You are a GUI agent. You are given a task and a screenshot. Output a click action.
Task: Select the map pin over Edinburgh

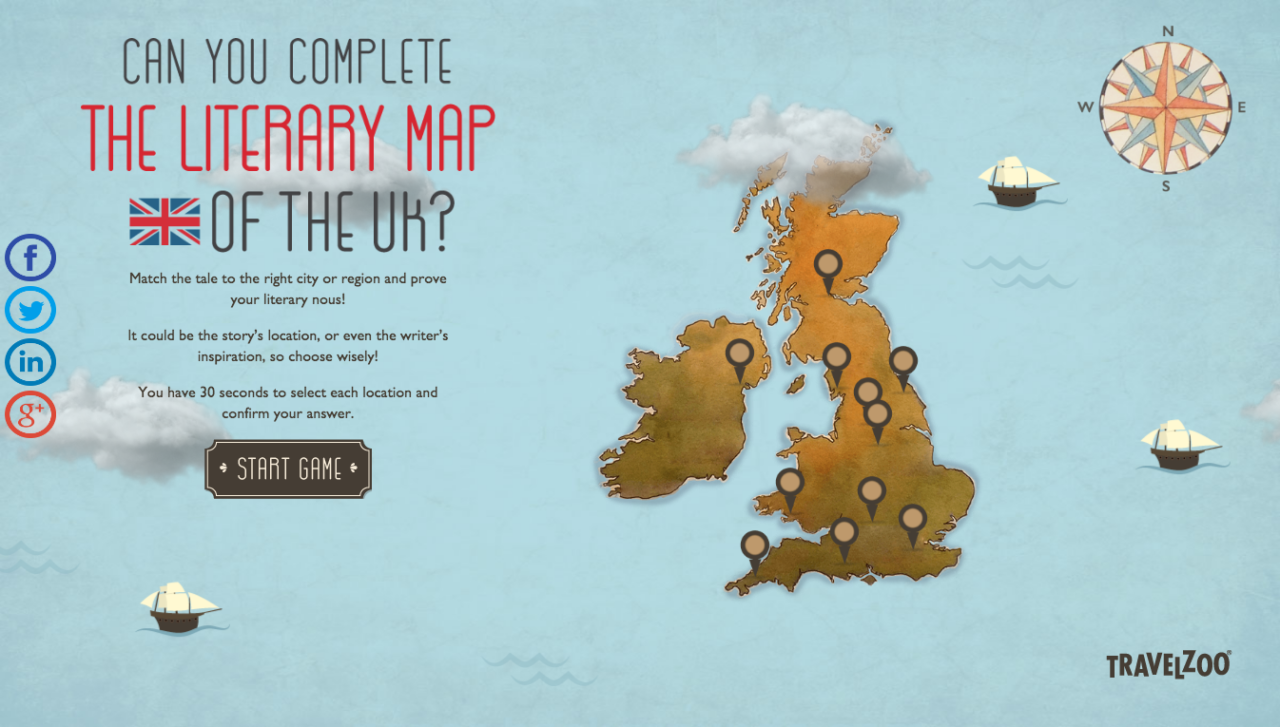click(830, 264)
